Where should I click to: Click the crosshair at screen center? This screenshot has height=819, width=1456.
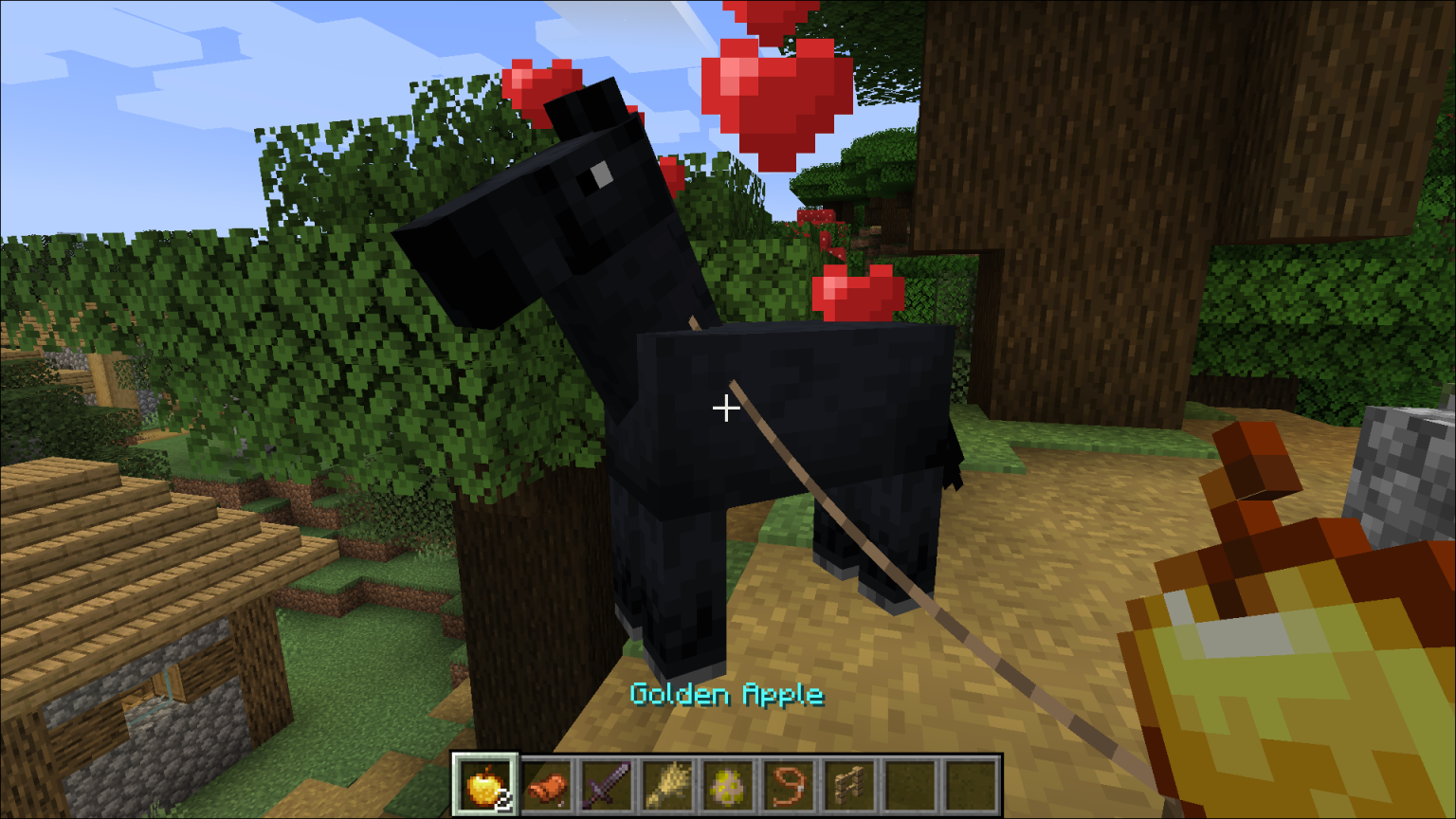(x=726, y=408)
